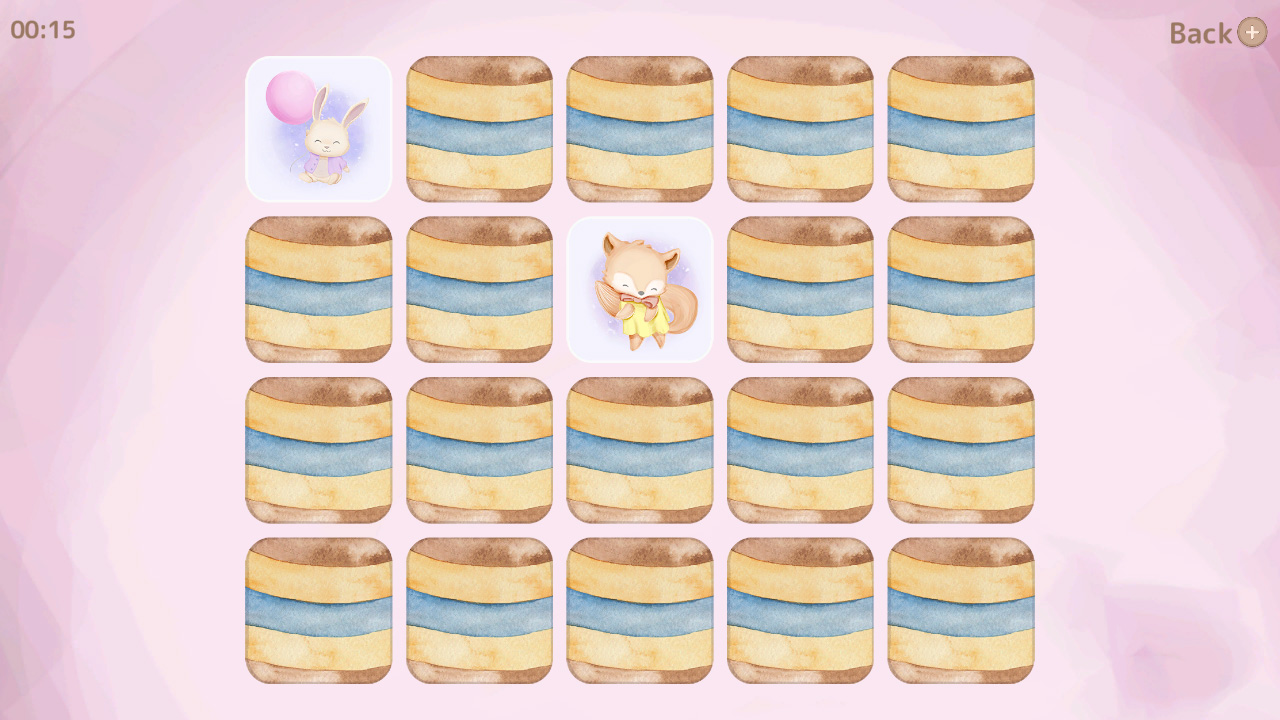Flip the center card of the bottom row
This screenshot has width=1280, height=720.
click(639, 610)
